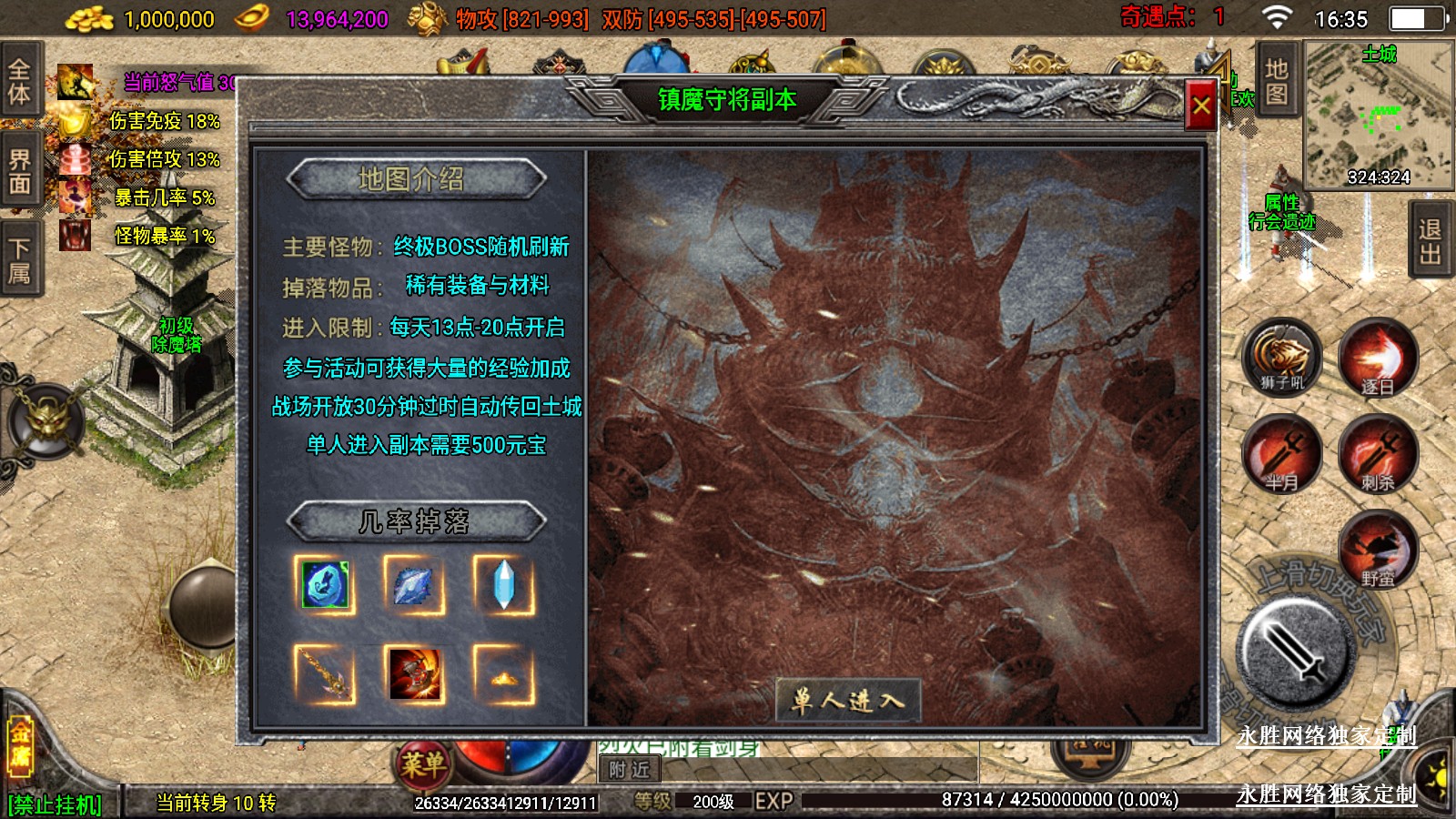The image size is (1456, 819).
Task: Open the 界面 side tab
Action: 19,172
